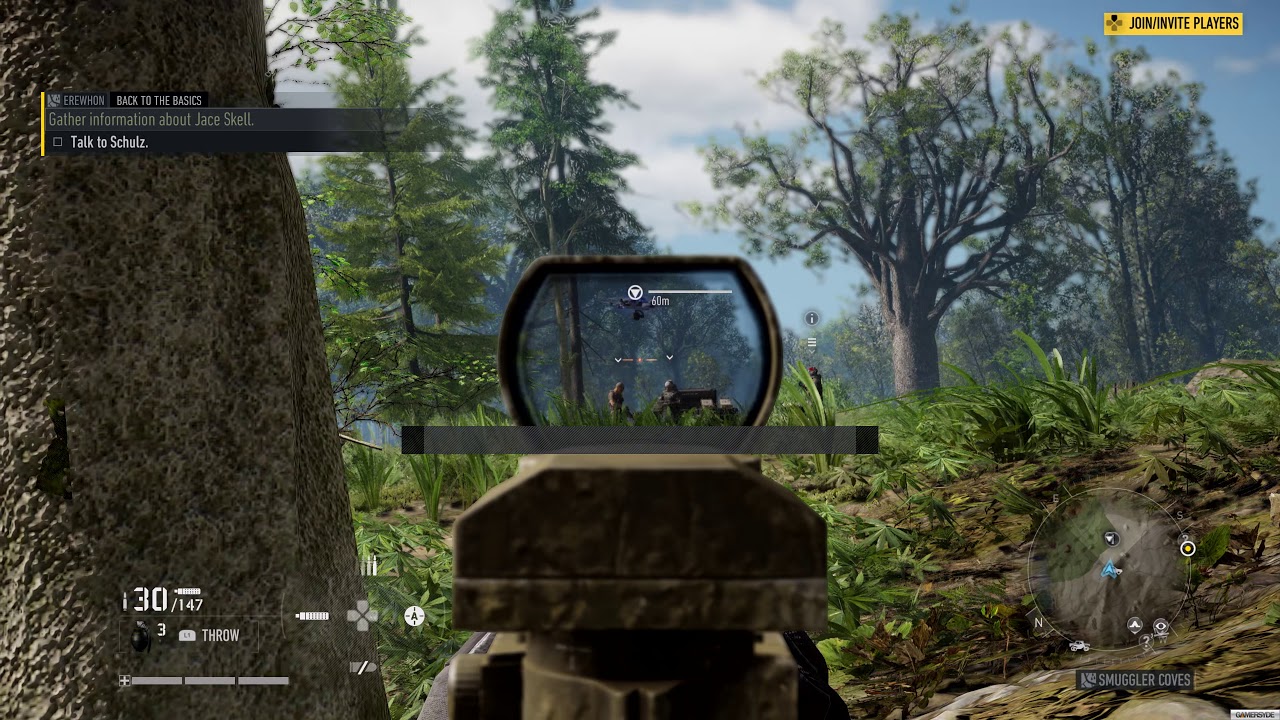The height and width of the screenshot is (720, 1280).
Task: Open the Join/Invite Players panel
Action: [x=1173, y=23]
